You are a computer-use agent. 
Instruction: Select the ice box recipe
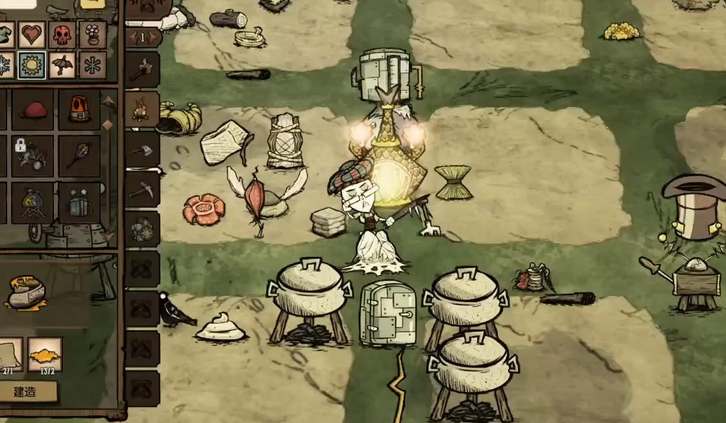point(77,202)
